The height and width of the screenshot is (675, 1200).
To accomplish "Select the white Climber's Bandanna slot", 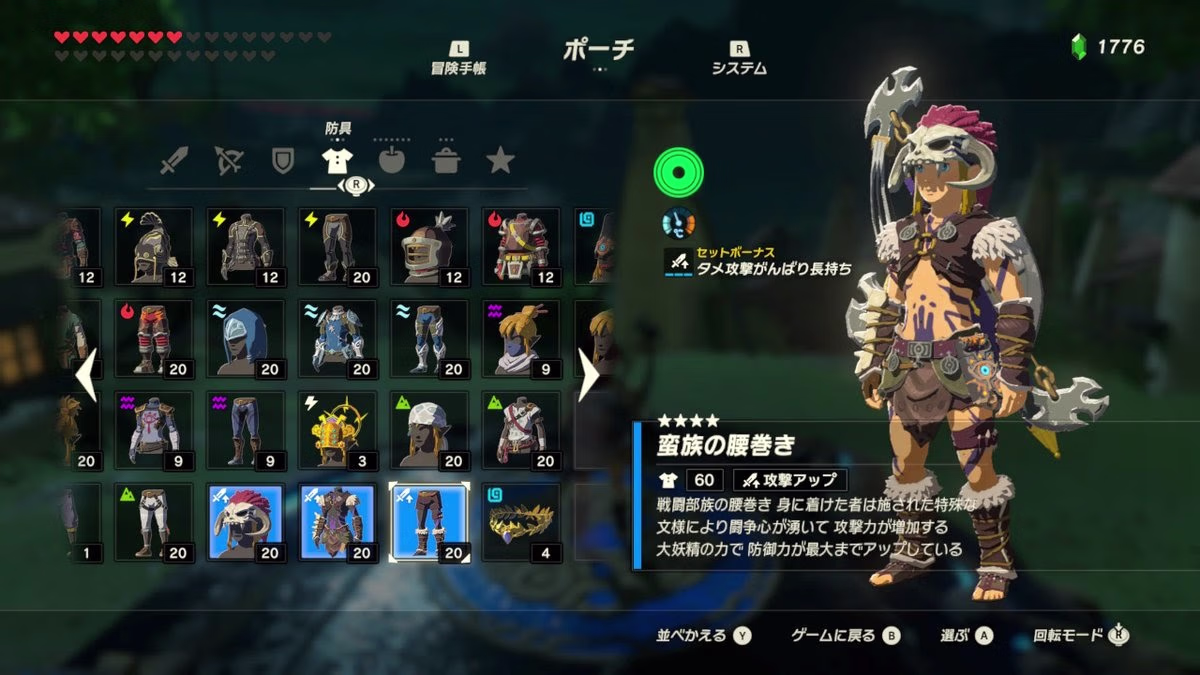I will (x=429, y=430).
